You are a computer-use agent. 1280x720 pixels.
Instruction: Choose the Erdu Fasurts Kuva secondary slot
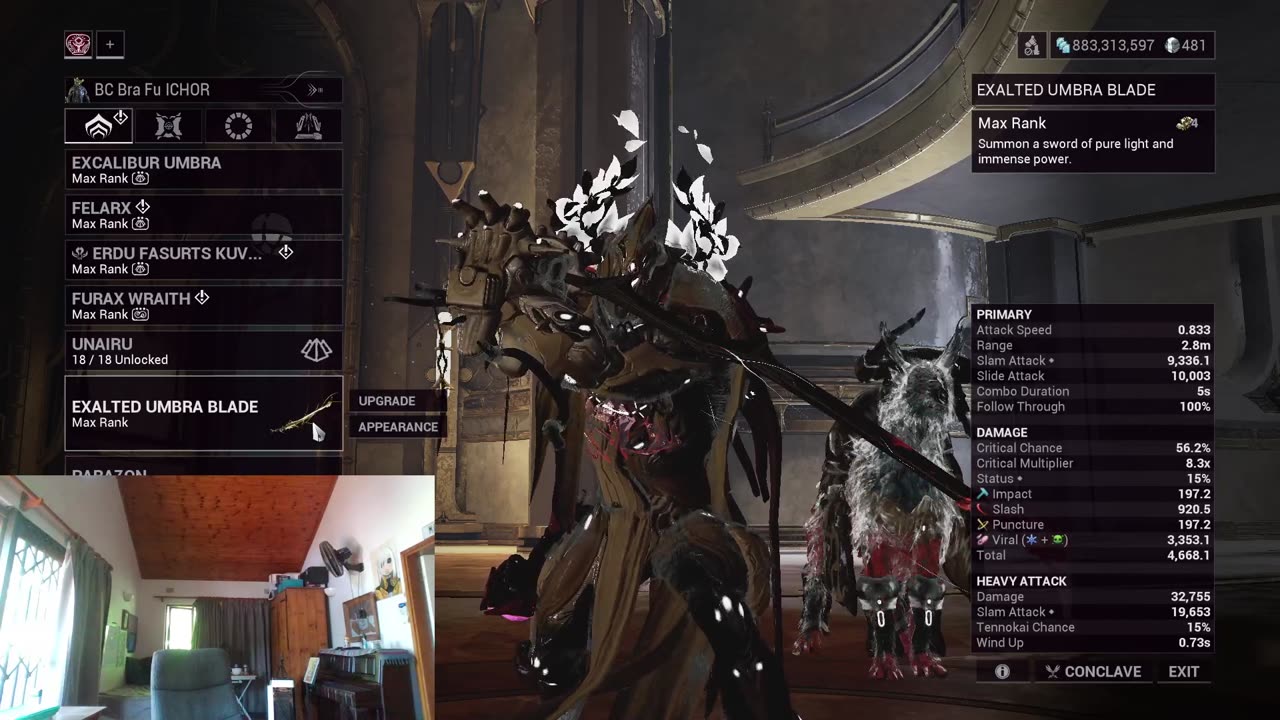click(x=203, y=260)
